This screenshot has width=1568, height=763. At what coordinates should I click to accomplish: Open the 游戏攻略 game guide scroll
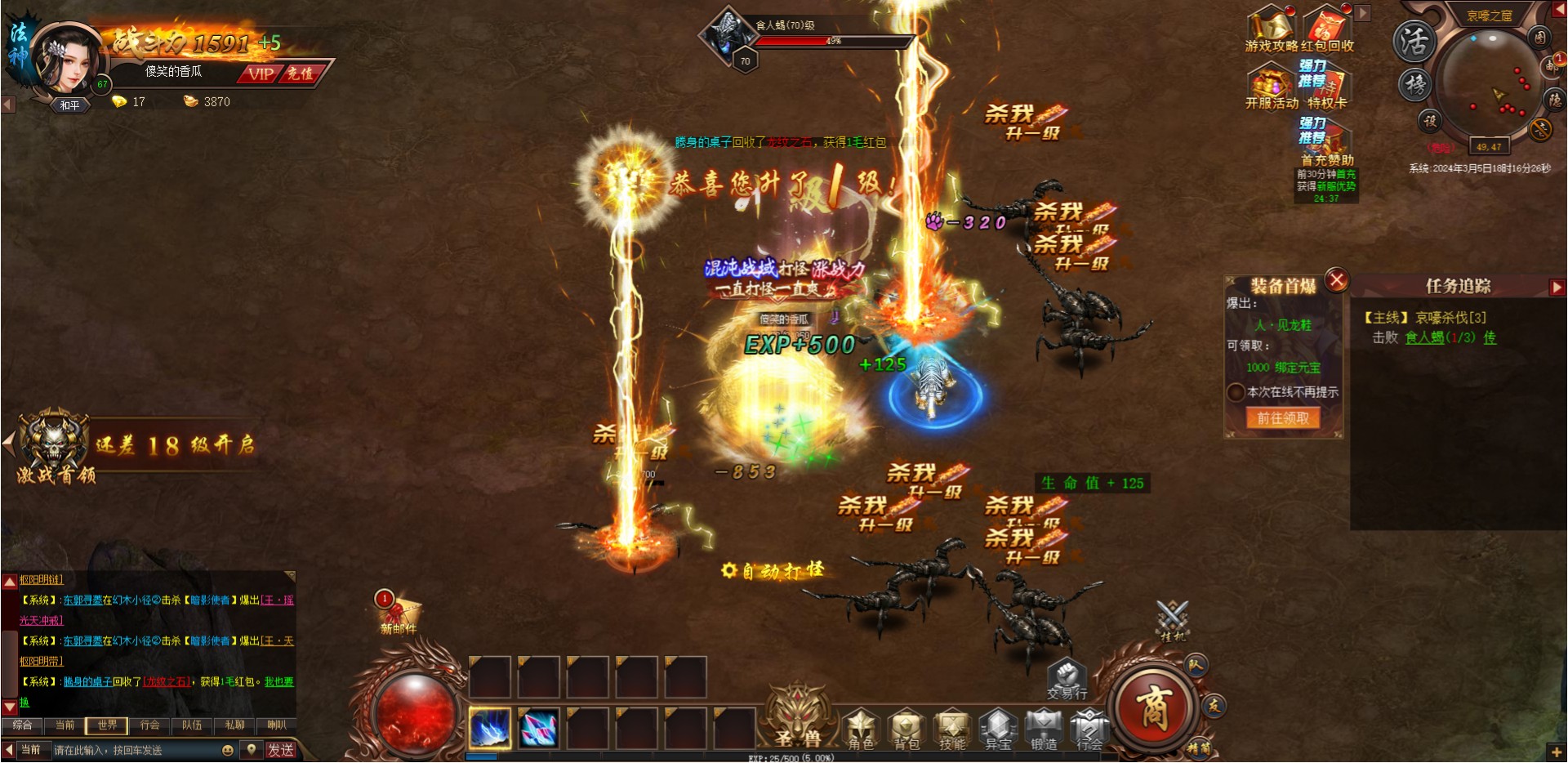tap(1271, 29)
